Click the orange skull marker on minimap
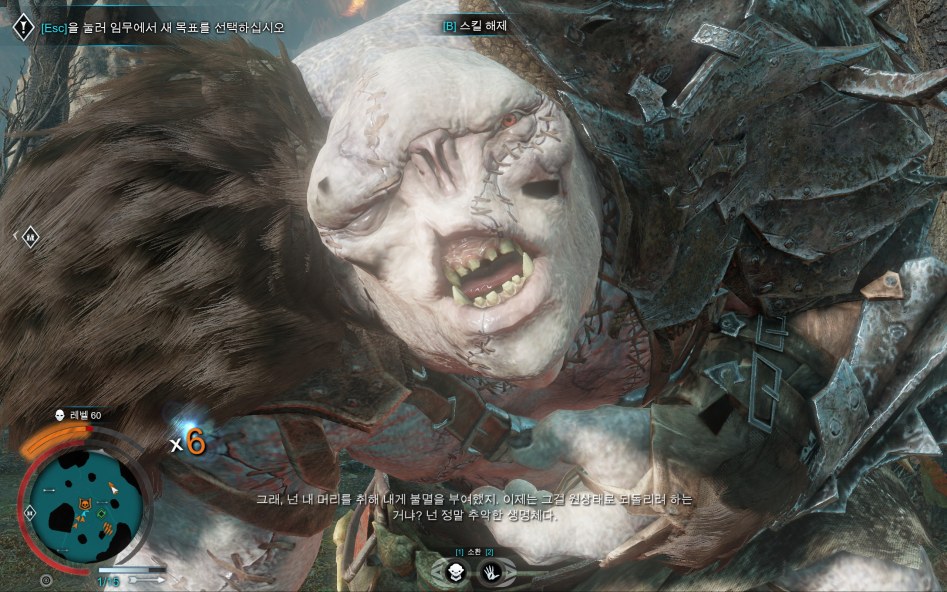 (87, 502)
